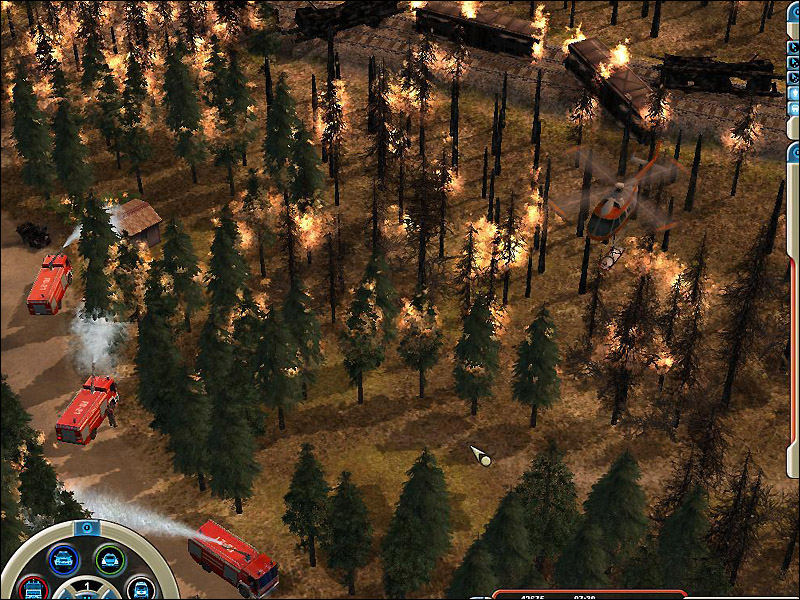Click the small blue tab atop the vehicle wheel
The width and height of the screenshot is (800, 600).
coord(87,526)
